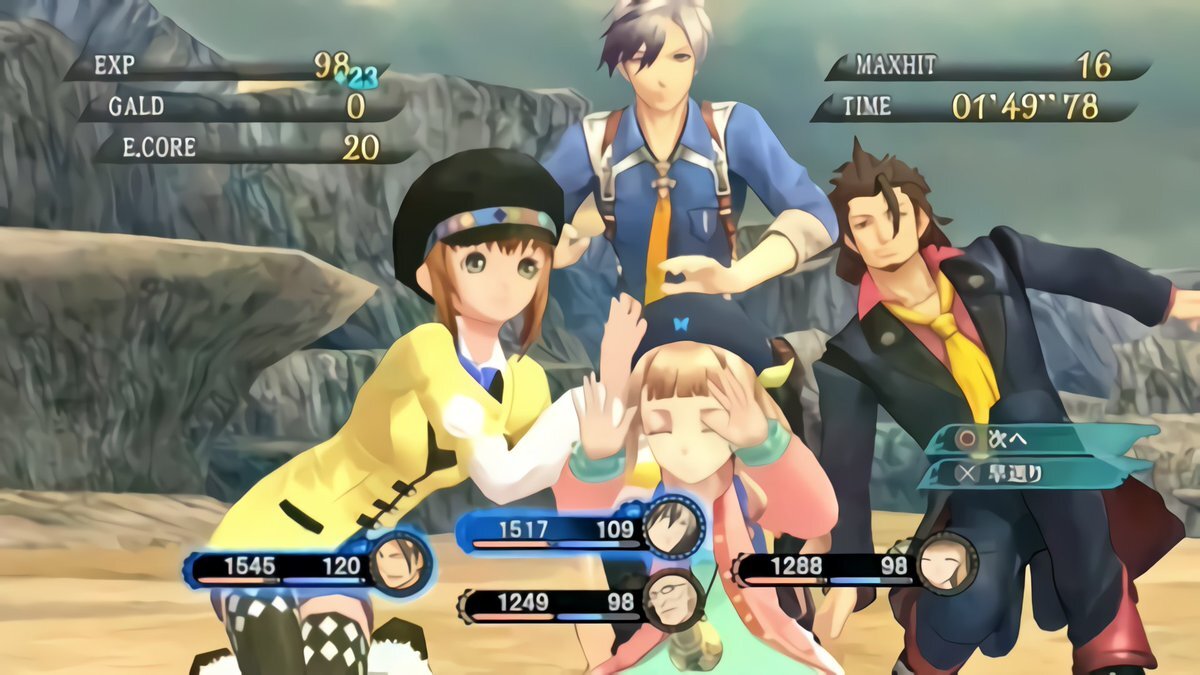
Task: Click the party member panel showing 1288 HP
Action: [850, 567]
